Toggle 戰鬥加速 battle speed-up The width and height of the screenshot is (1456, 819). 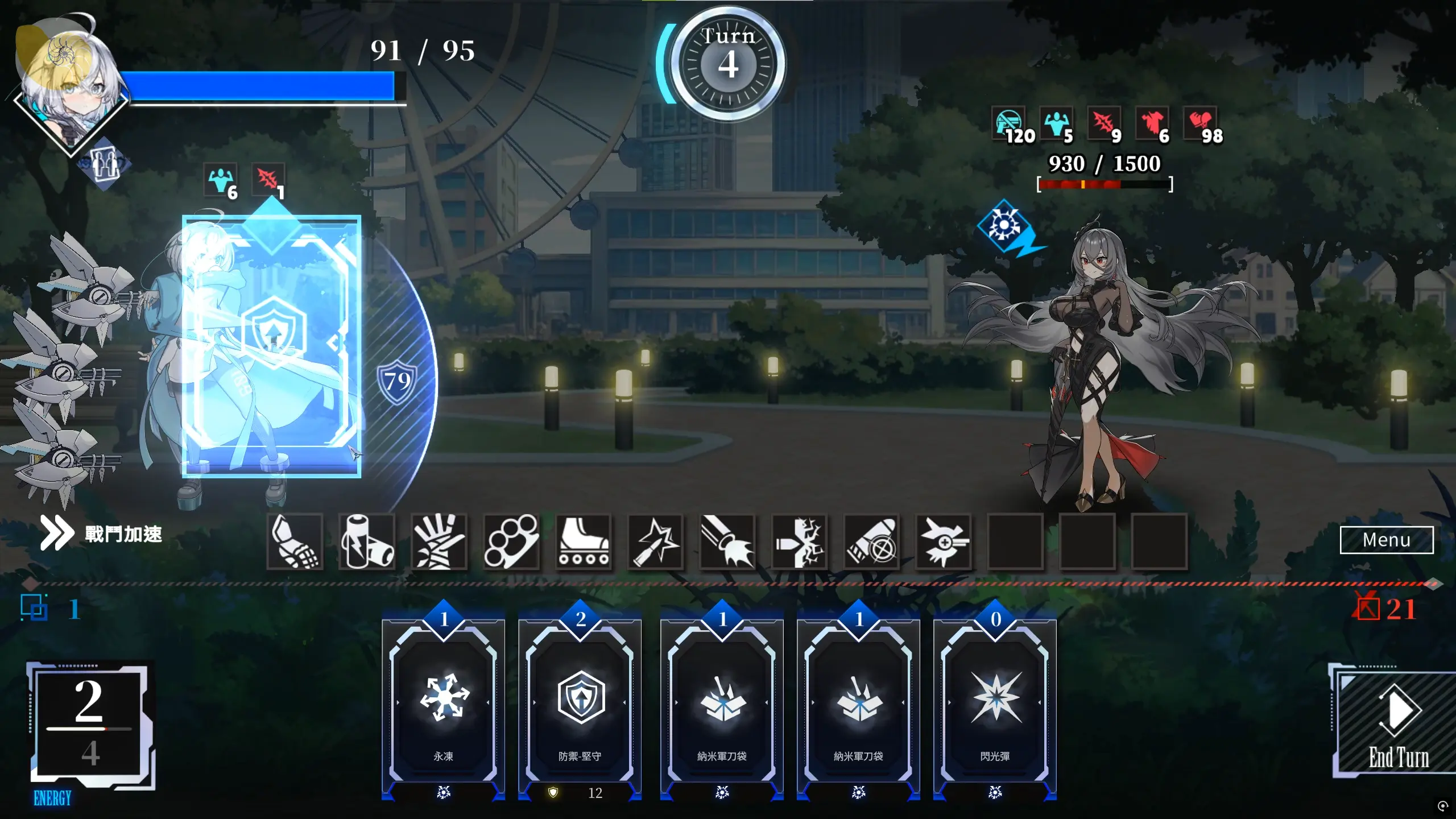[102, 533]
